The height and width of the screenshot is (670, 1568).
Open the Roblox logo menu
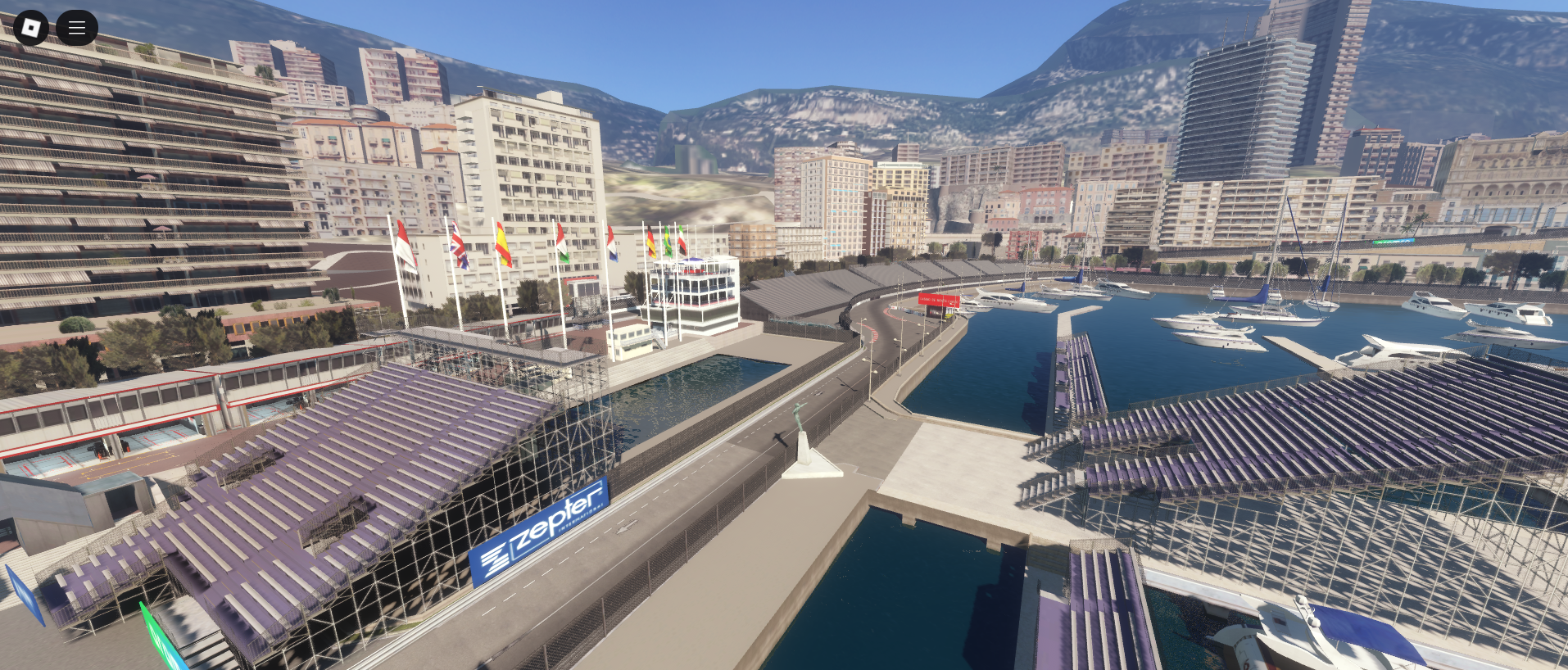click(31, 28)
